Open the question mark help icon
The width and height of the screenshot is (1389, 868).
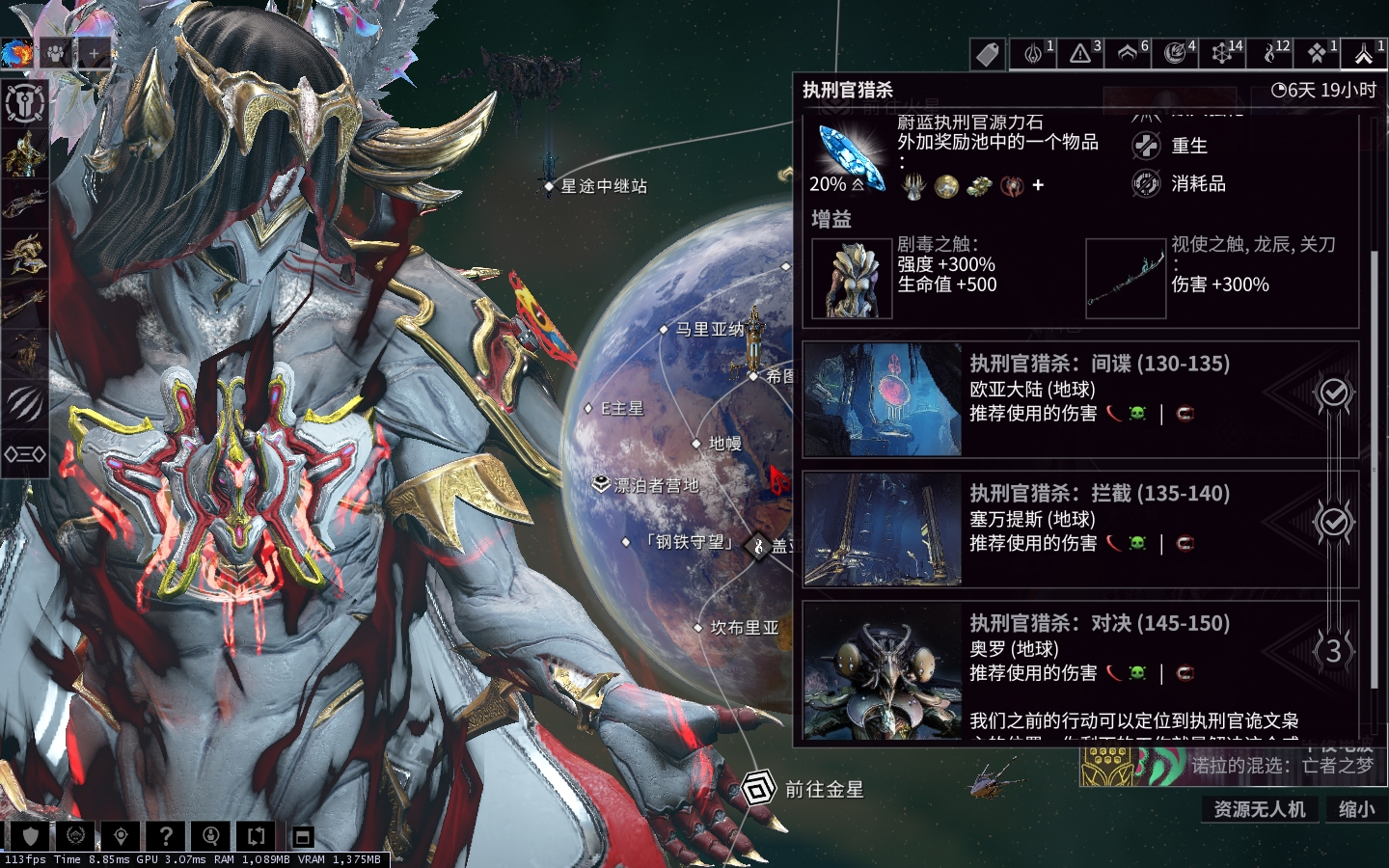(166, 836)
